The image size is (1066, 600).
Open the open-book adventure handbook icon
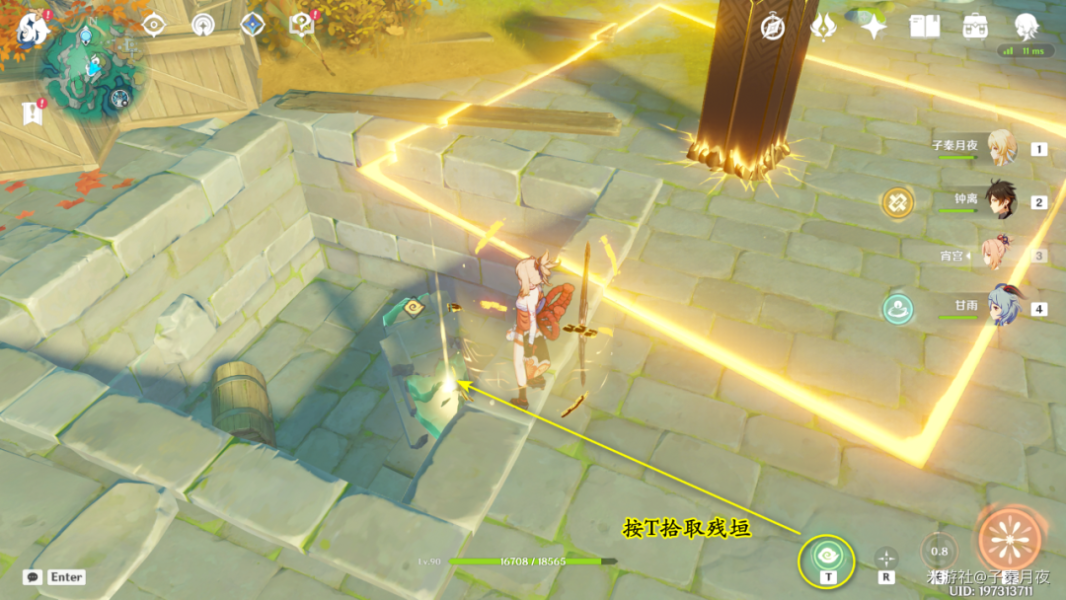(x=925, y=27)
